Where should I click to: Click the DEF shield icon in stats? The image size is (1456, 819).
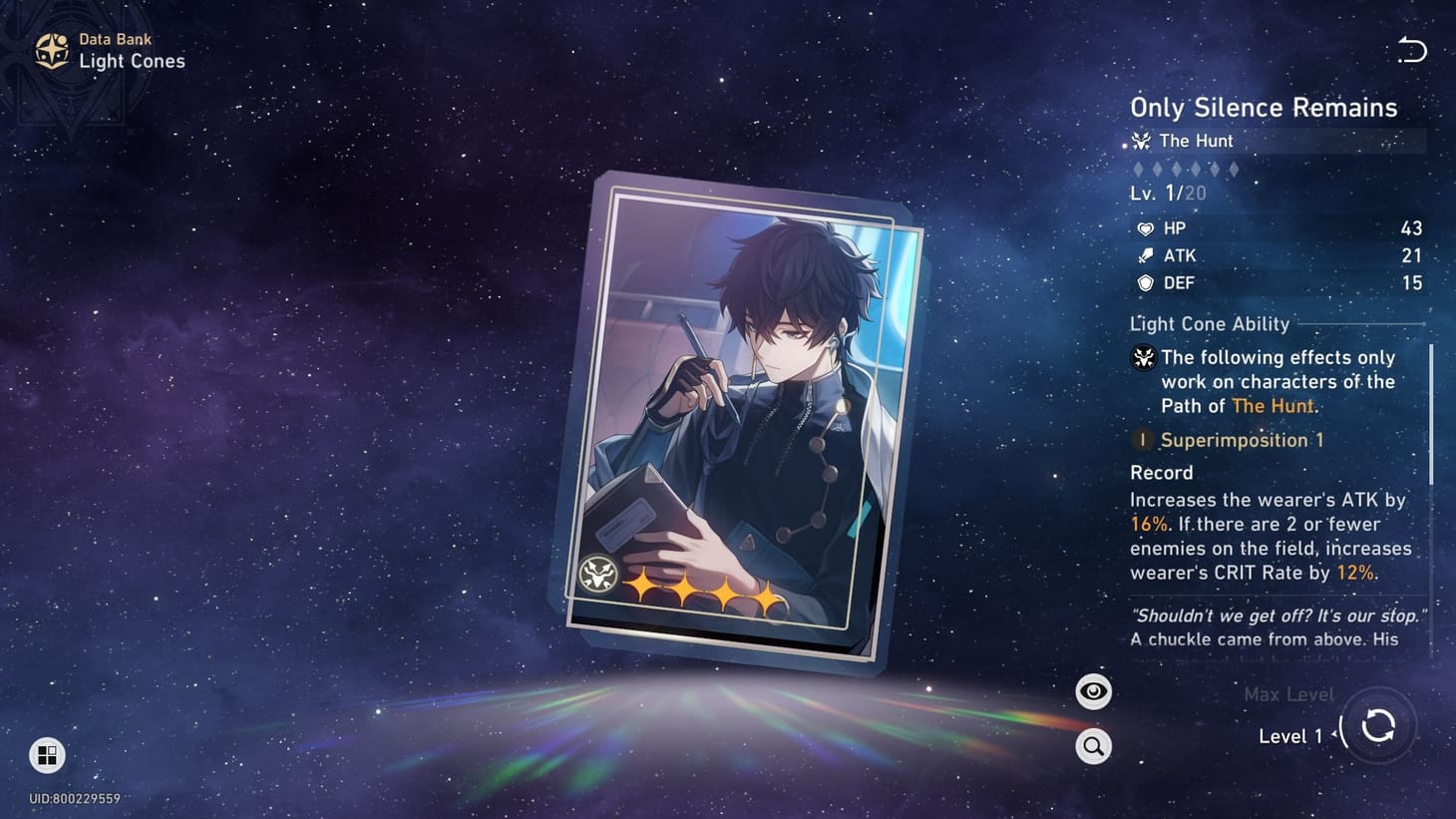pyautogui.click(x=1144, y=283)
